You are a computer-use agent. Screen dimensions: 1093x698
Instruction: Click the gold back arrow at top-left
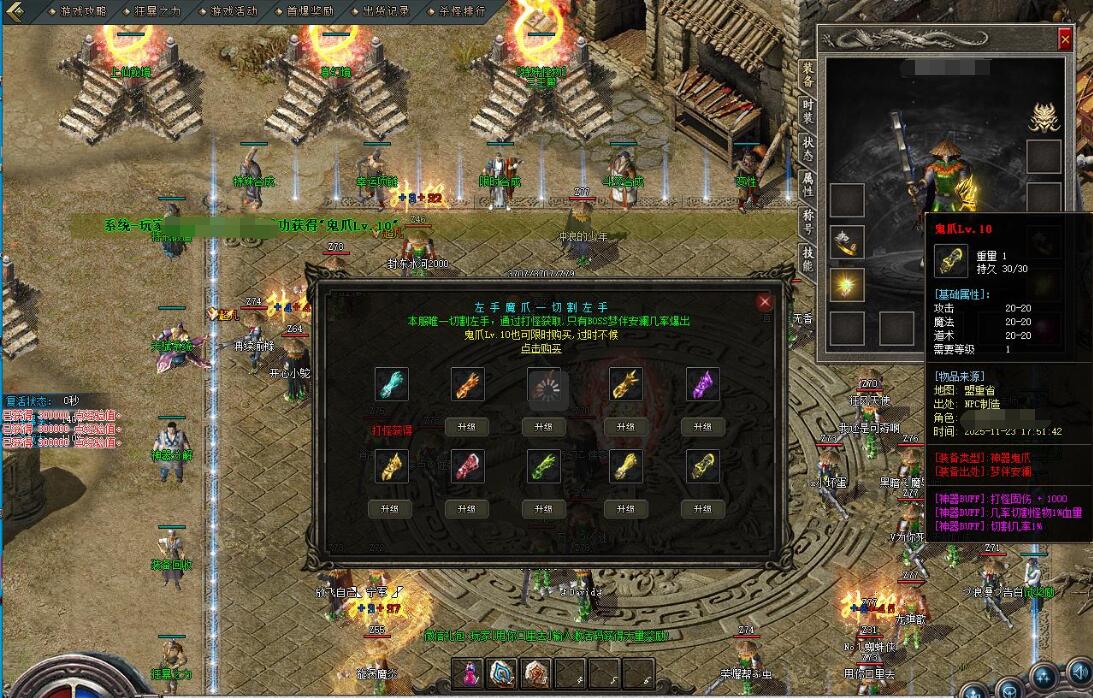tap(14, 11)
